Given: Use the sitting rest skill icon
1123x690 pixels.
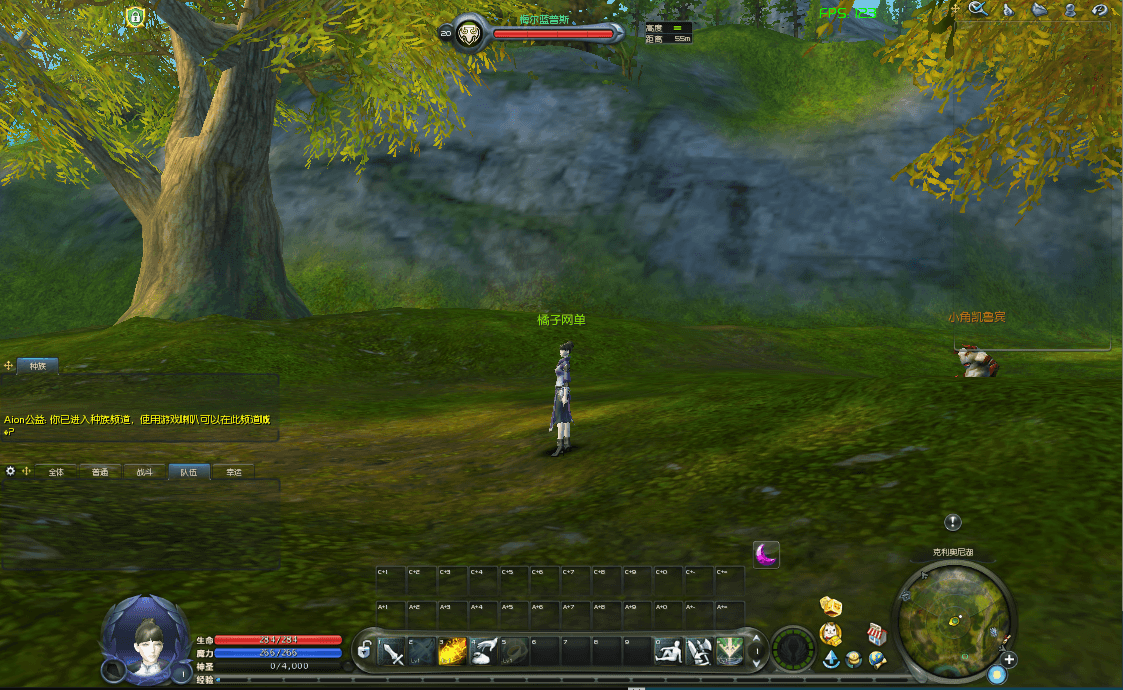Looking at the screenshot, I should [668, 652].
